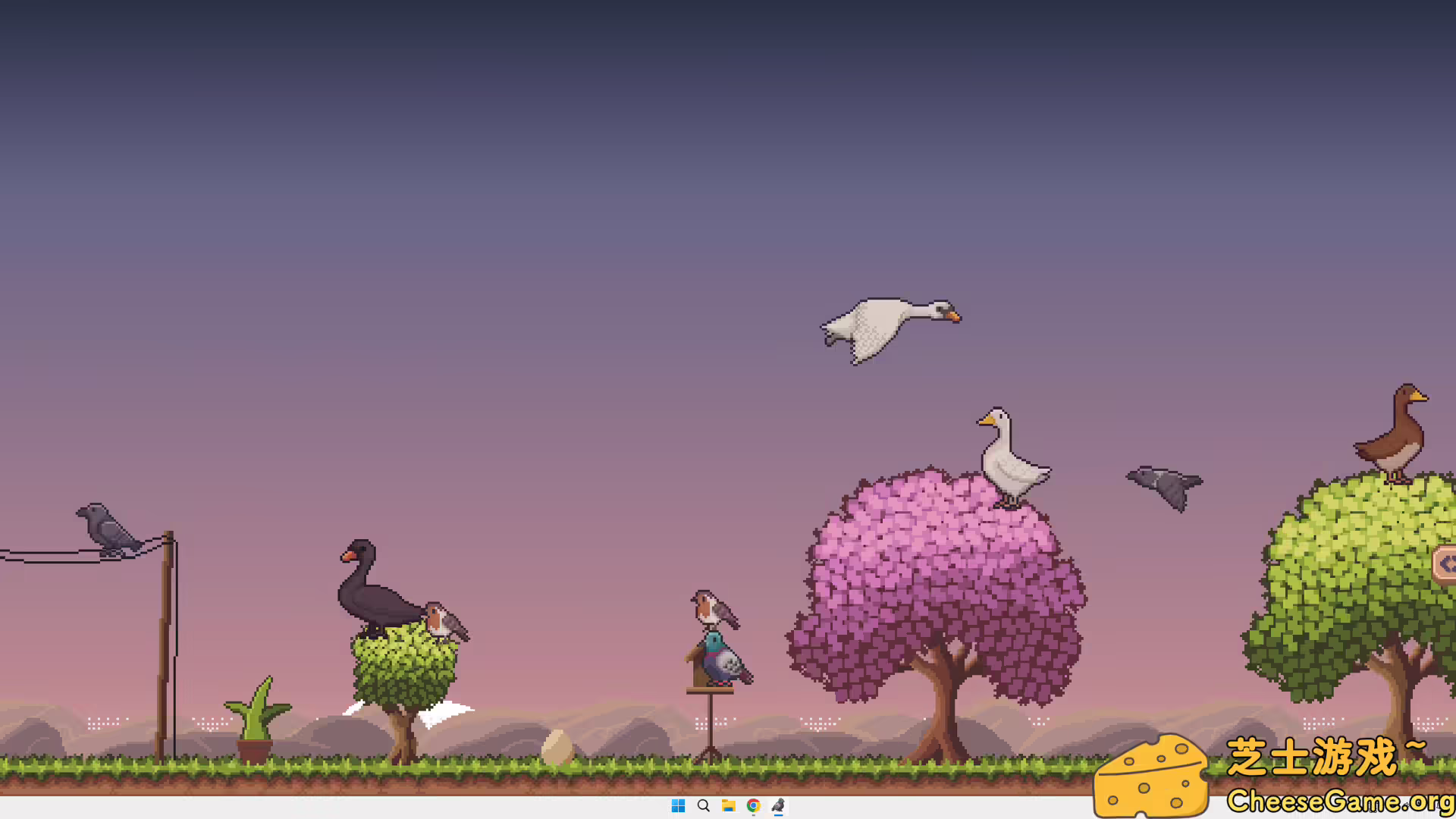Click the Windows Start button
This screenshot has width=1456, height=819.
click(677, 806)
